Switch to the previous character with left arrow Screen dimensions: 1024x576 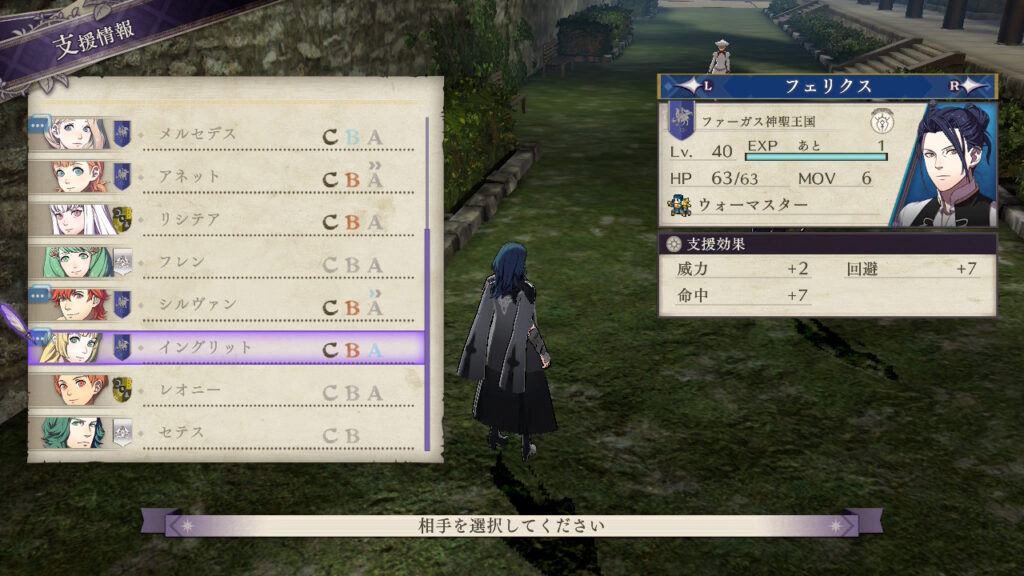click(x=699, y=87)
